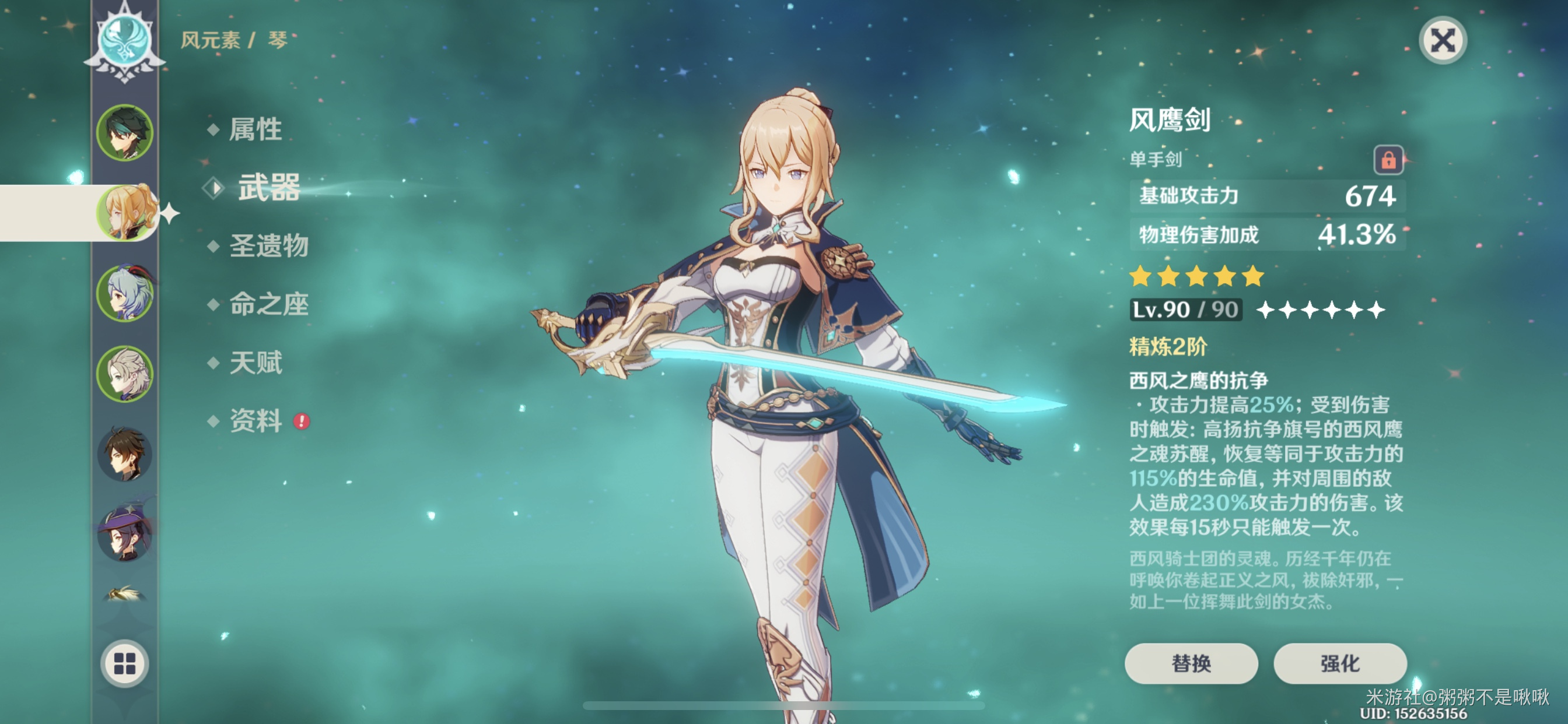Pick Albedo's portrait in the character list
The image size is (1568, 724).
pyautogui.click(x=125, y=374)
